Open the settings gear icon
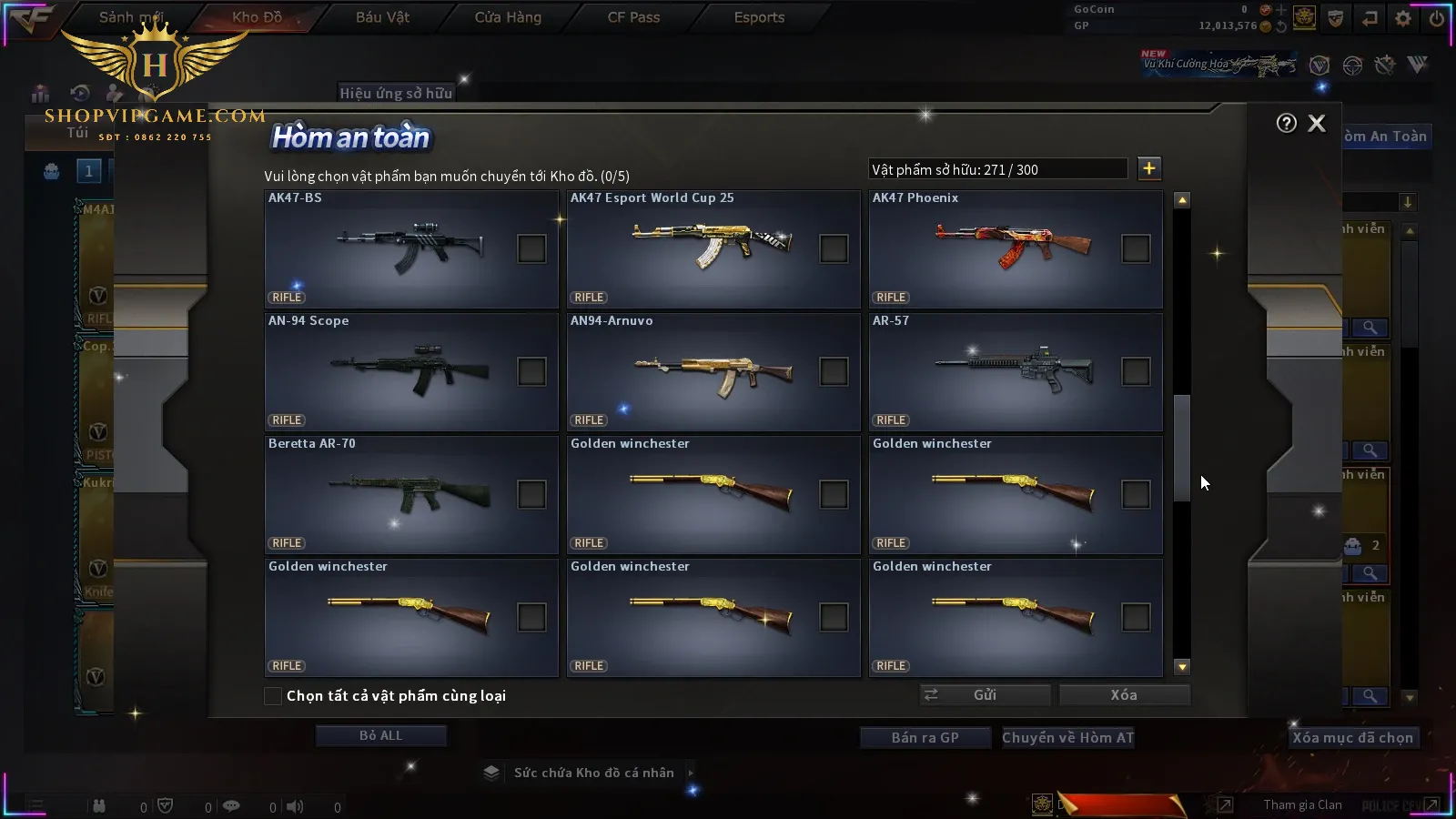This screenshot has height=819, width=1456. pyautogui.click(x=1403, y=18)
